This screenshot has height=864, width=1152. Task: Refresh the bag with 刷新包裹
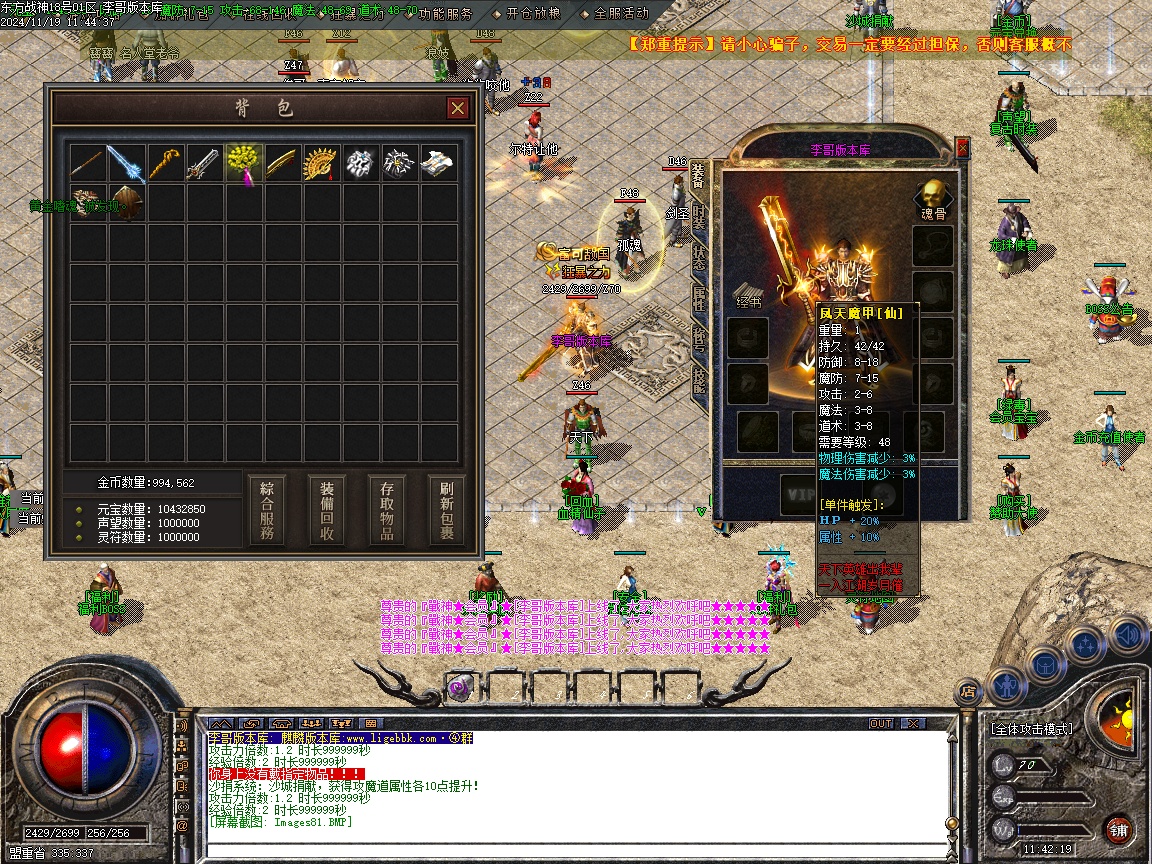coord(446,509)
